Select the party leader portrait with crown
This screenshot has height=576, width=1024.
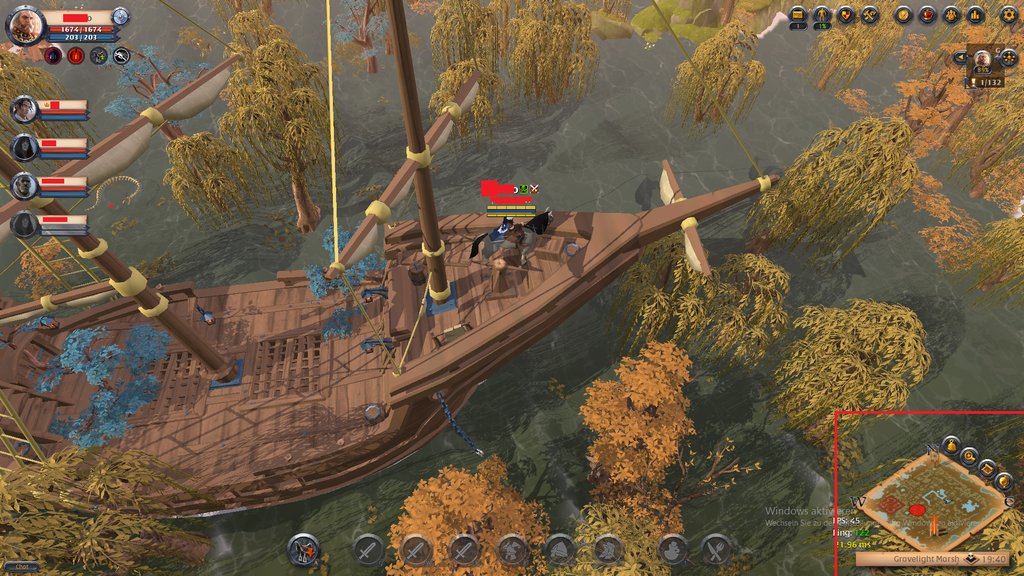pyautogui.click(x=25, y=110)
